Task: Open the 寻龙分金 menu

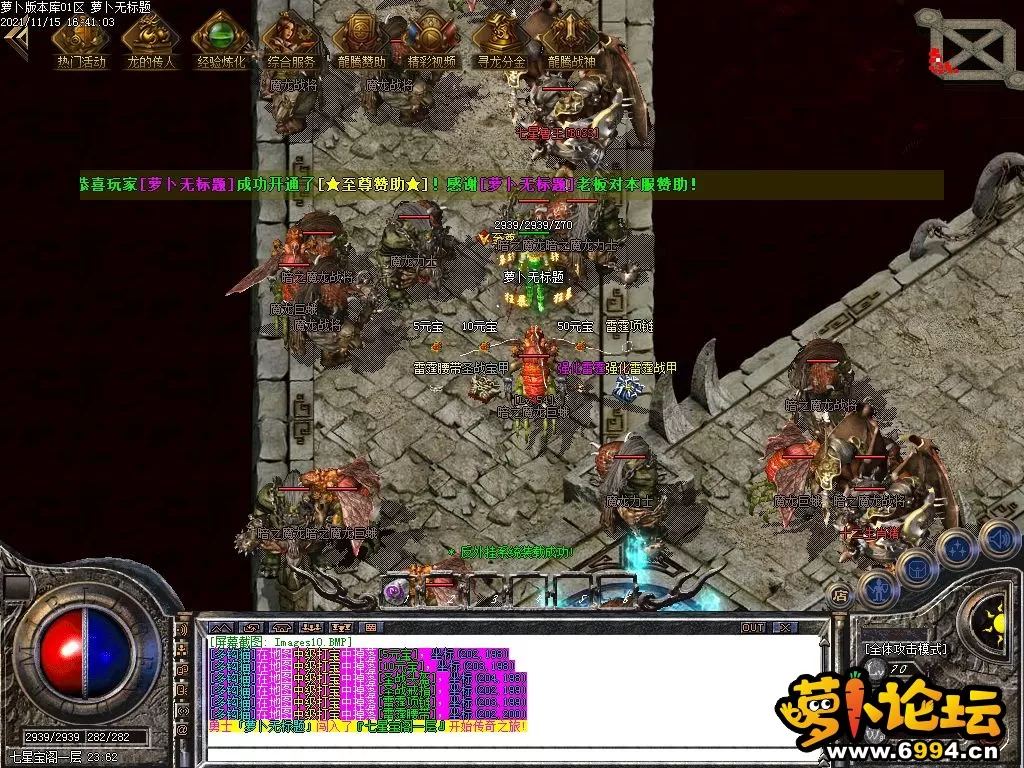Action: tap(501, 38)
